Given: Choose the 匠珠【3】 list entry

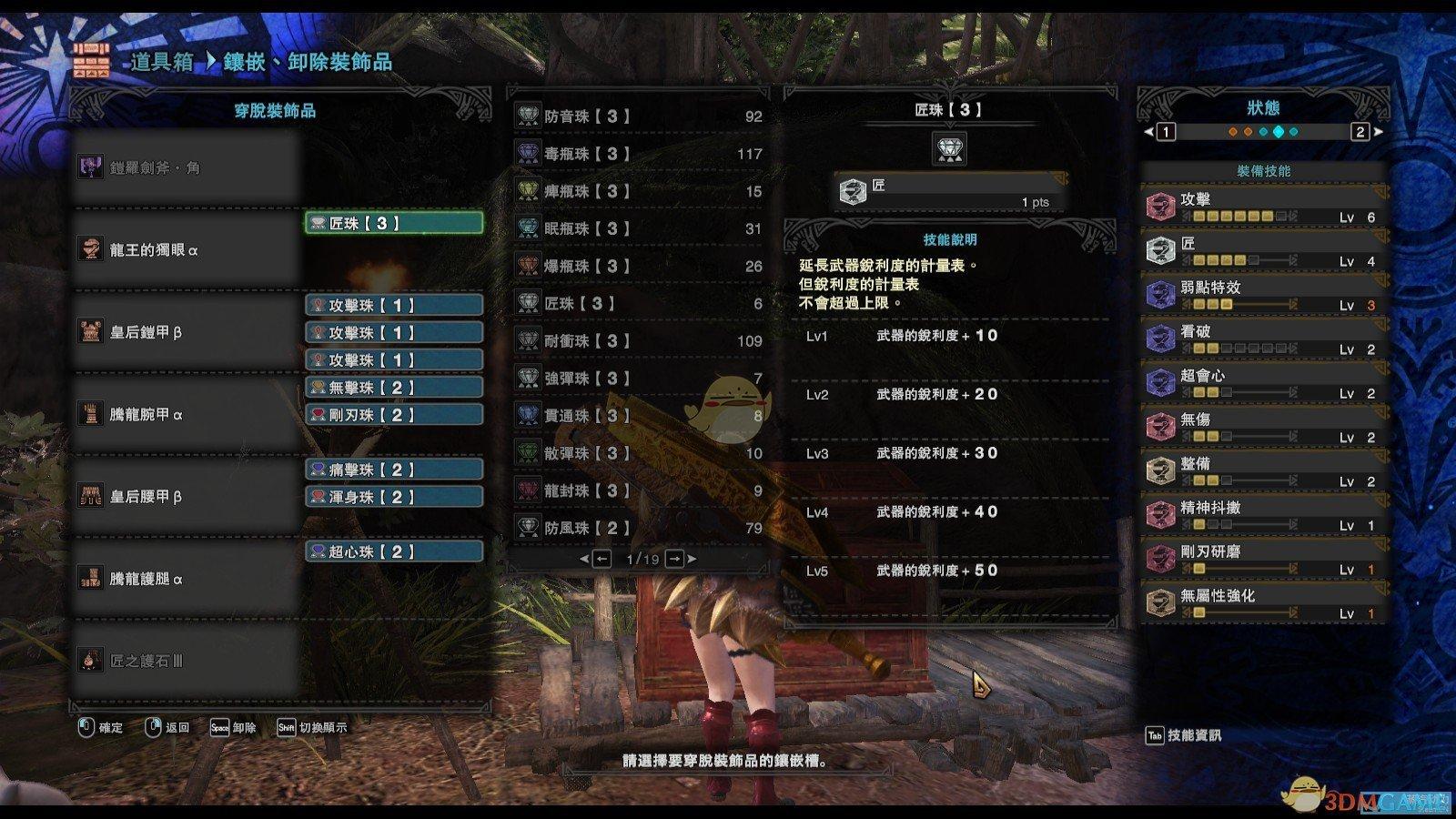Looking at the screenshot, I should (x=638, y=303).
